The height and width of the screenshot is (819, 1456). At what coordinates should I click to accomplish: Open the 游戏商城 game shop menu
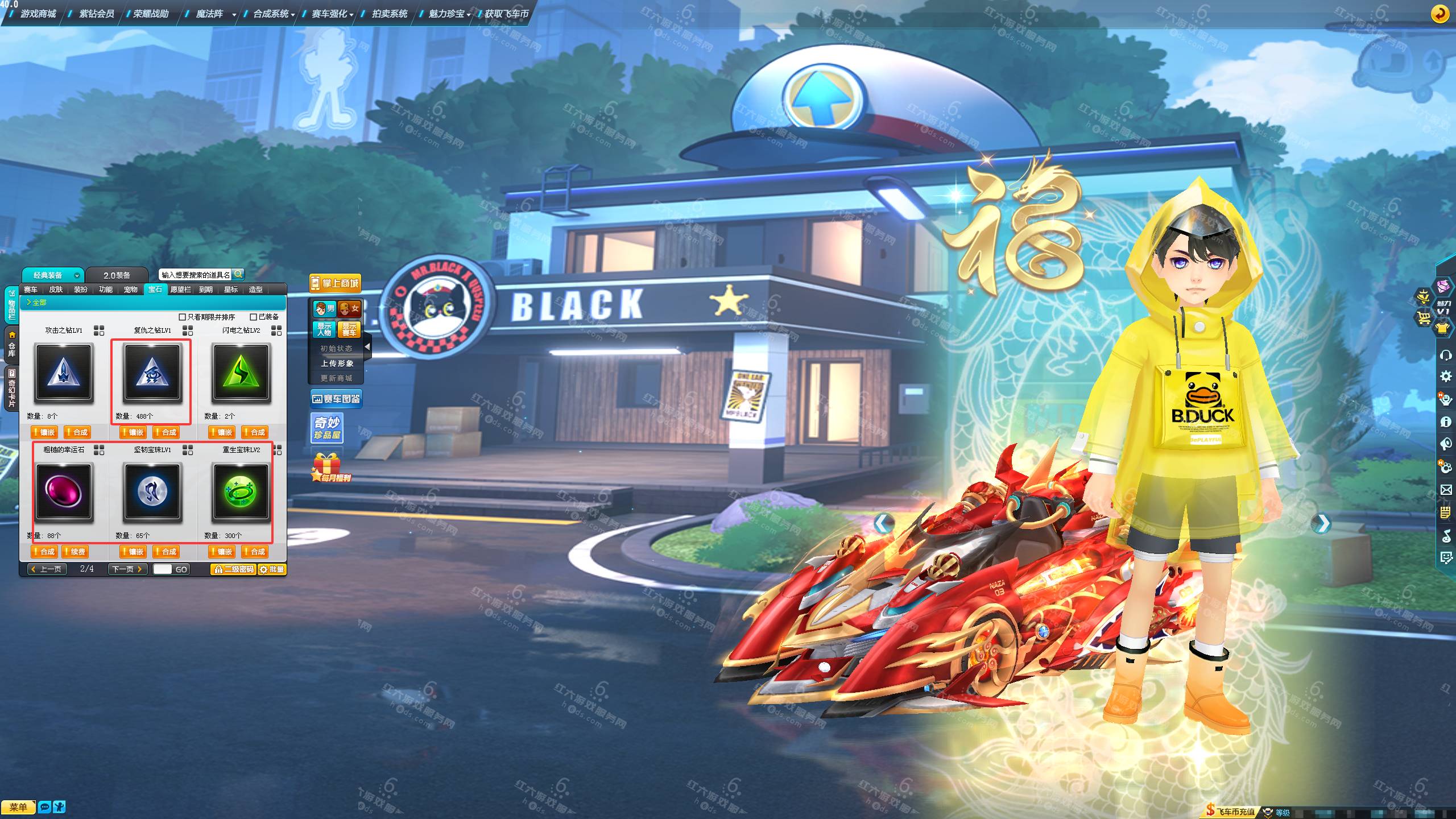pyautogui.click(x=38, y=14)
